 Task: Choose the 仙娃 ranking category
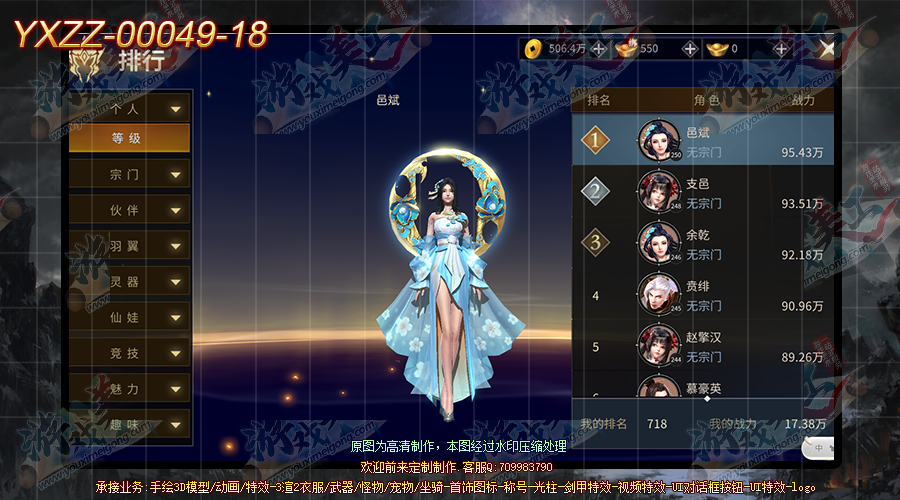(130, 318)
